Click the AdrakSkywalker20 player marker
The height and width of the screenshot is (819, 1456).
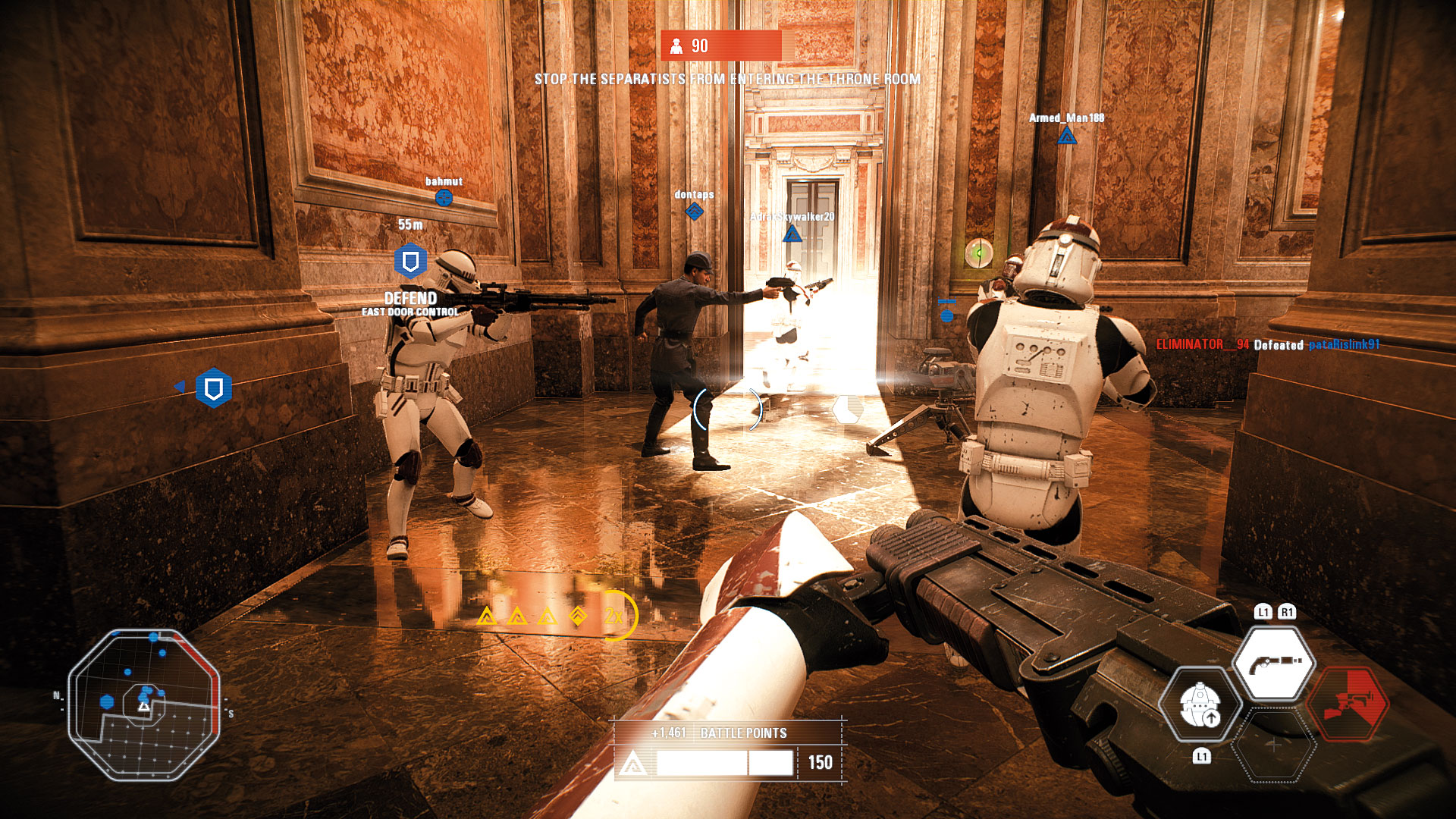pos(792,234)
